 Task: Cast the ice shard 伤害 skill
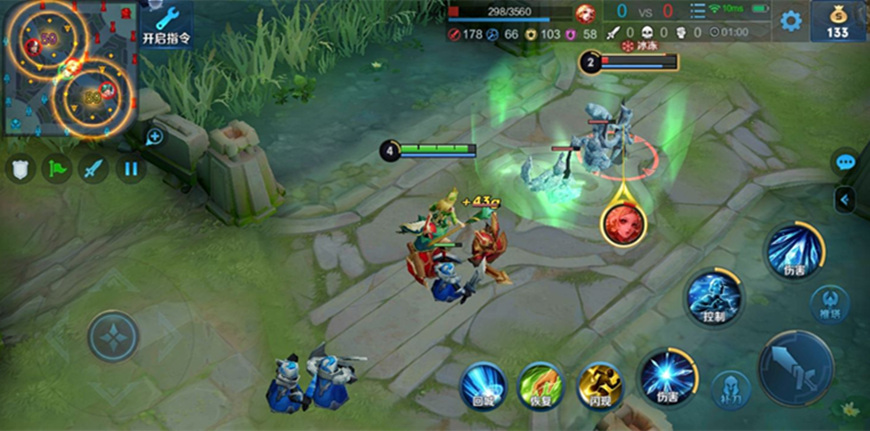[794, 250]
